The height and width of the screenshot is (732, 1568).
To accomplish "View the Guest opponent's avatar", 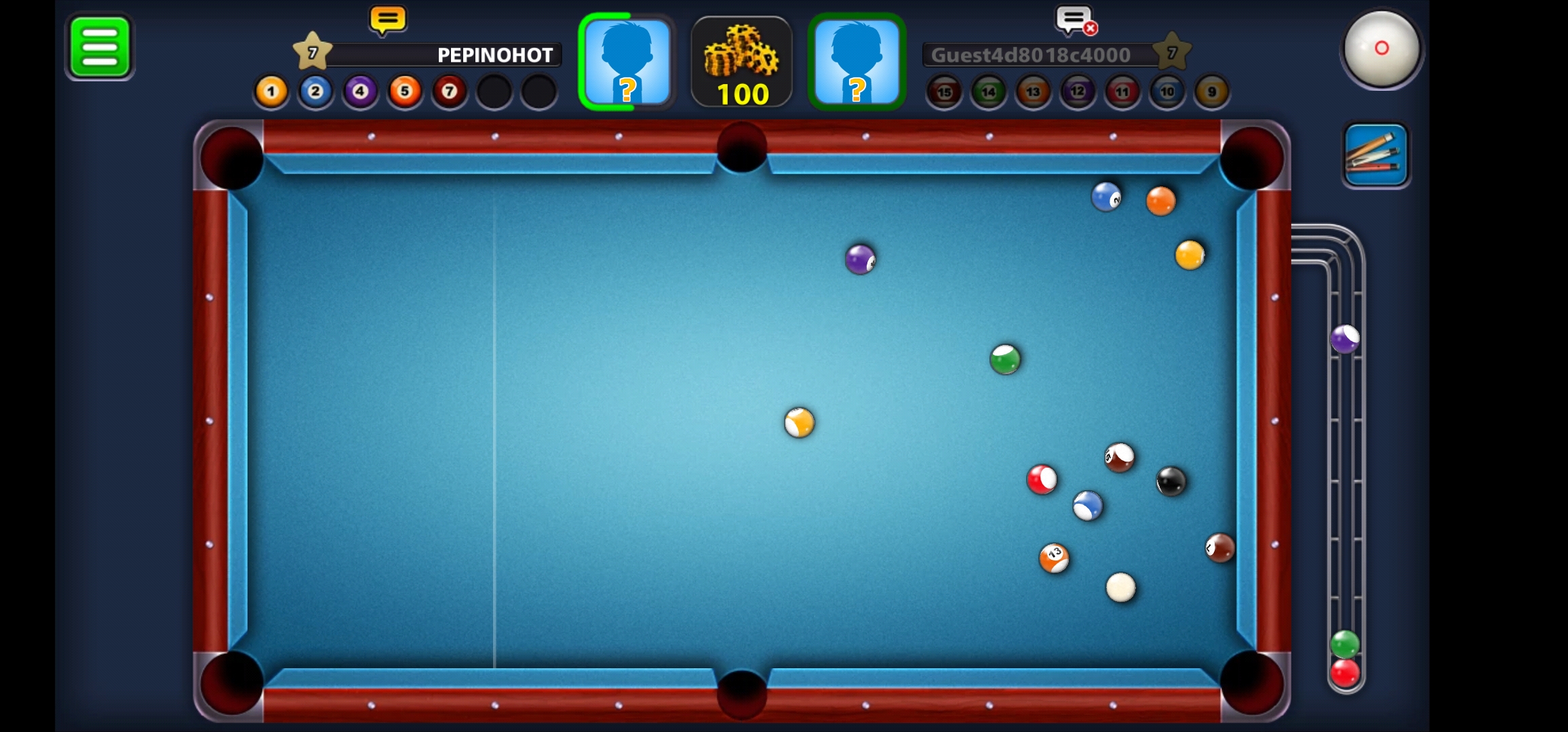I will click(x=857, y=62).
